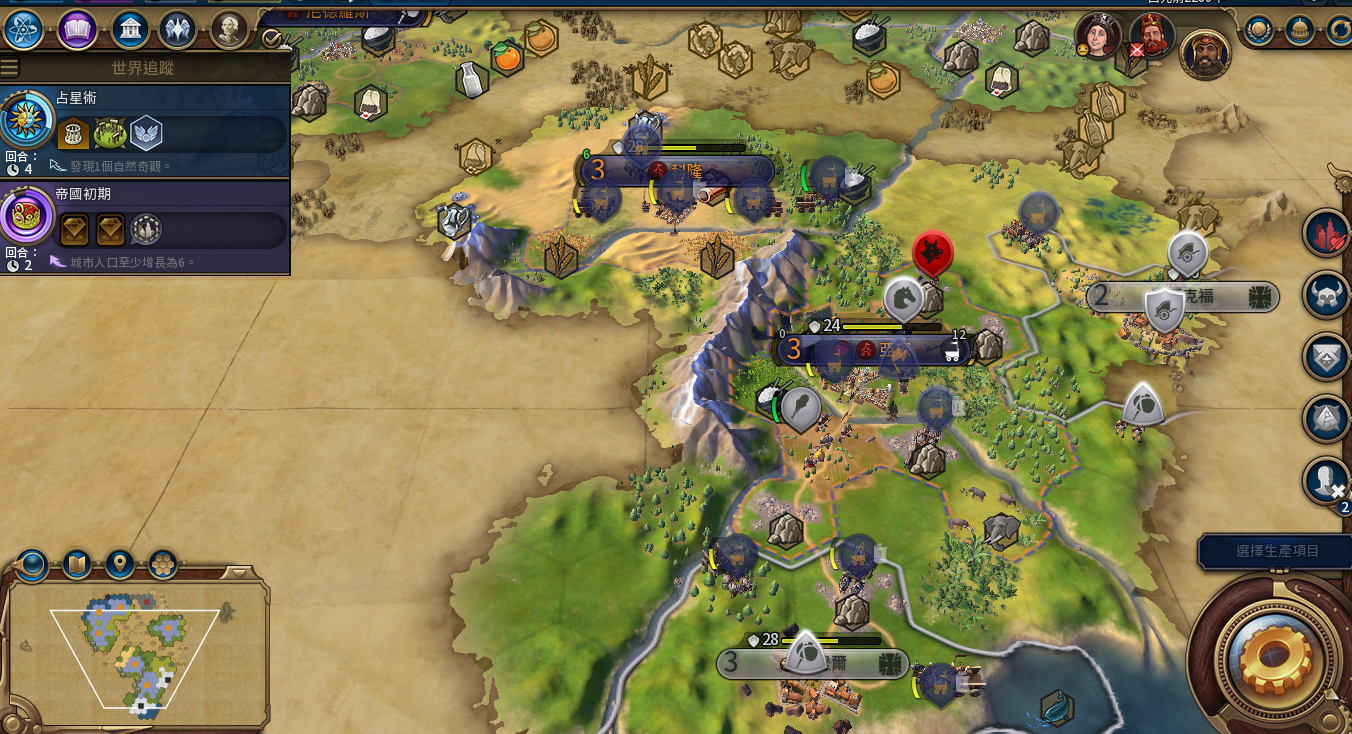1352x734 pixels.
Task: Open the female leader portrait diplomacy
Action: tap(1098, 37)
